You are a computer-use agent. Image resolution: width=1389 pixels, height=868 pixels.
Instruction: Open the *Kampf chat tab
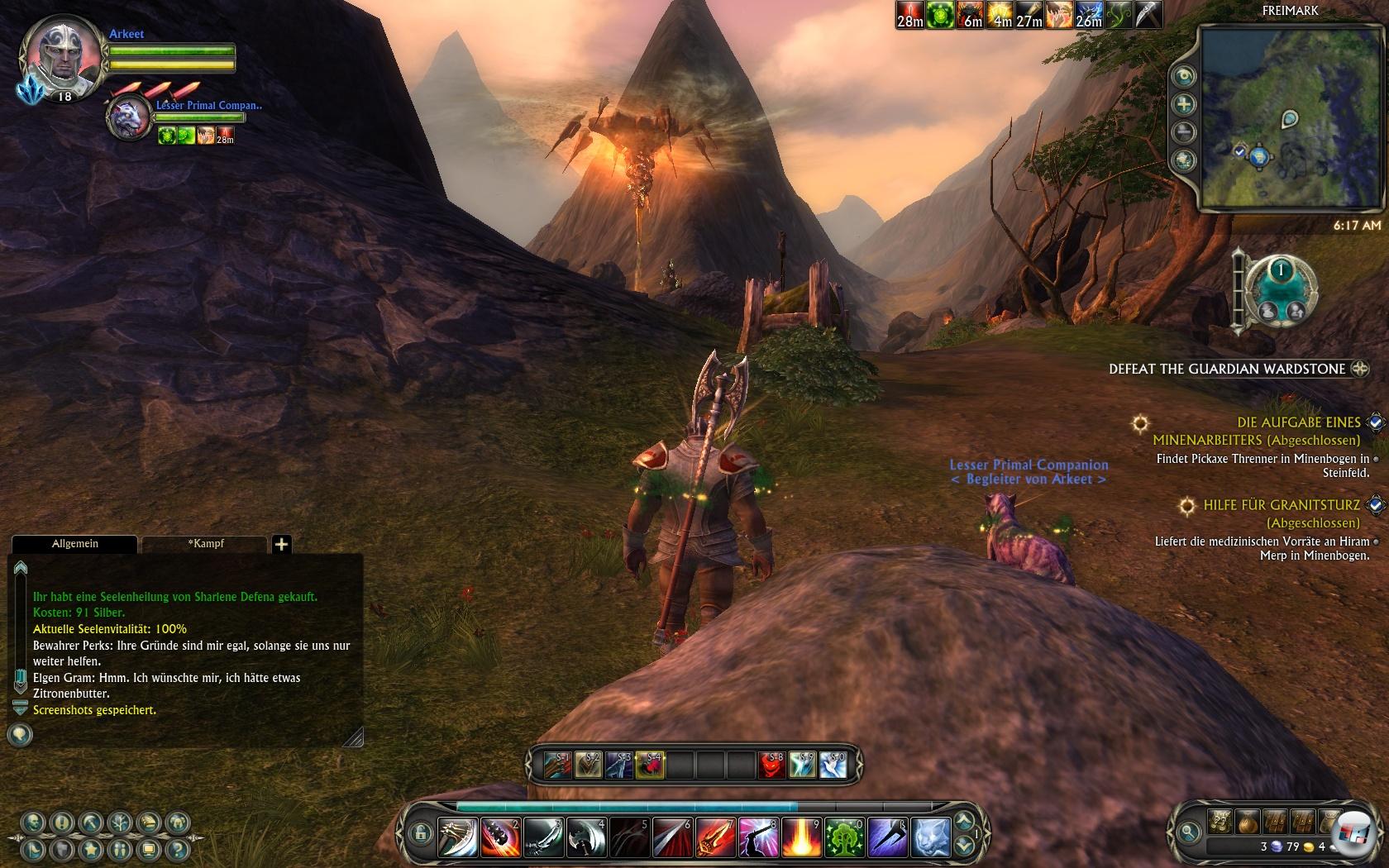[205, 544]
